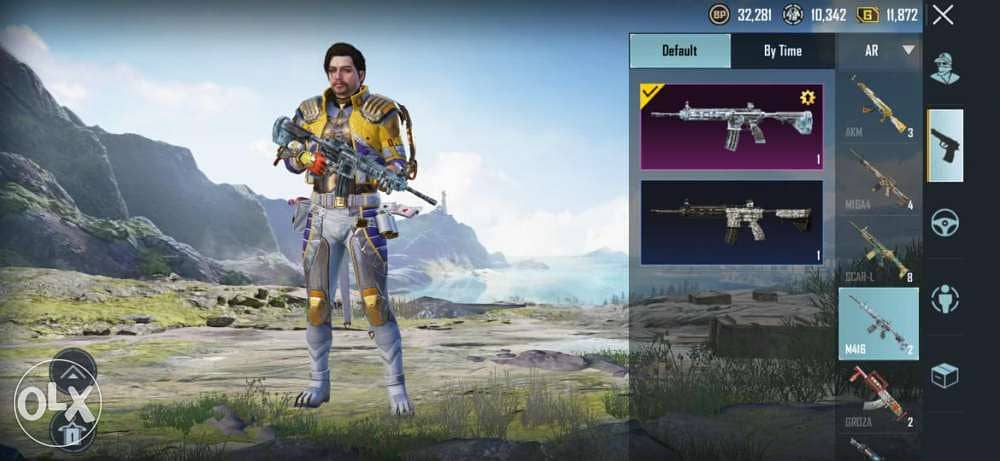Click the up-arrow circular button

(73, 372)
